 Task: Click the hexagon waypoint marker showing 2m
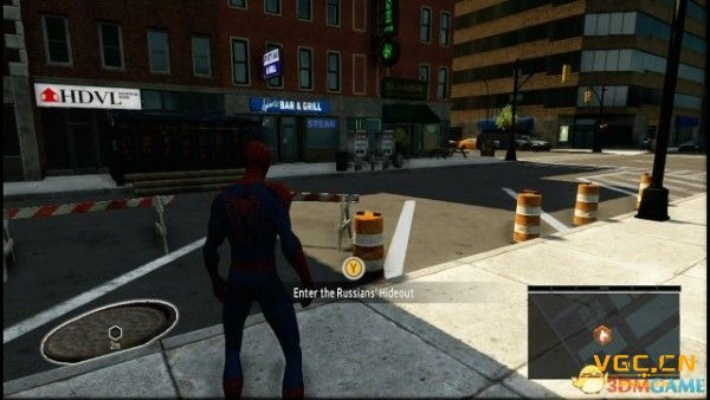[115, 332]
